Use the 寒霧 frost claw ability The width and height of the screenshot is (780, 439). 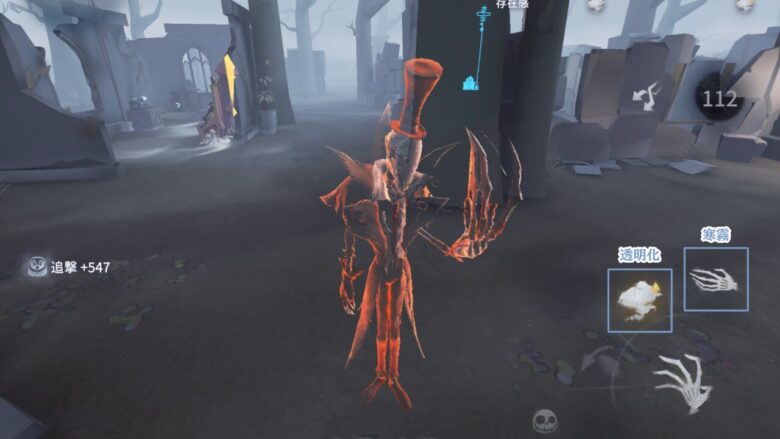coord(716,279)
